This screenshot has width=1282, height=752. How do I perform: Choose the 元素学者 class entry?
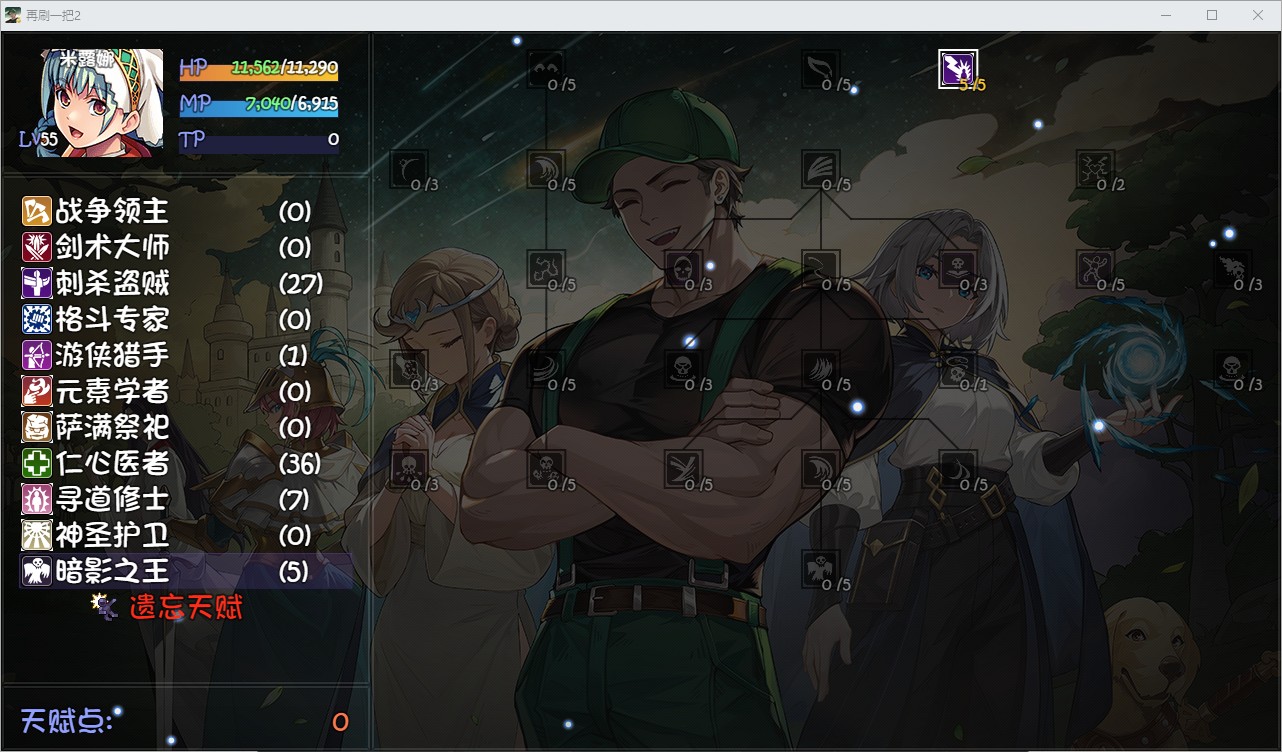click(112, 391)
